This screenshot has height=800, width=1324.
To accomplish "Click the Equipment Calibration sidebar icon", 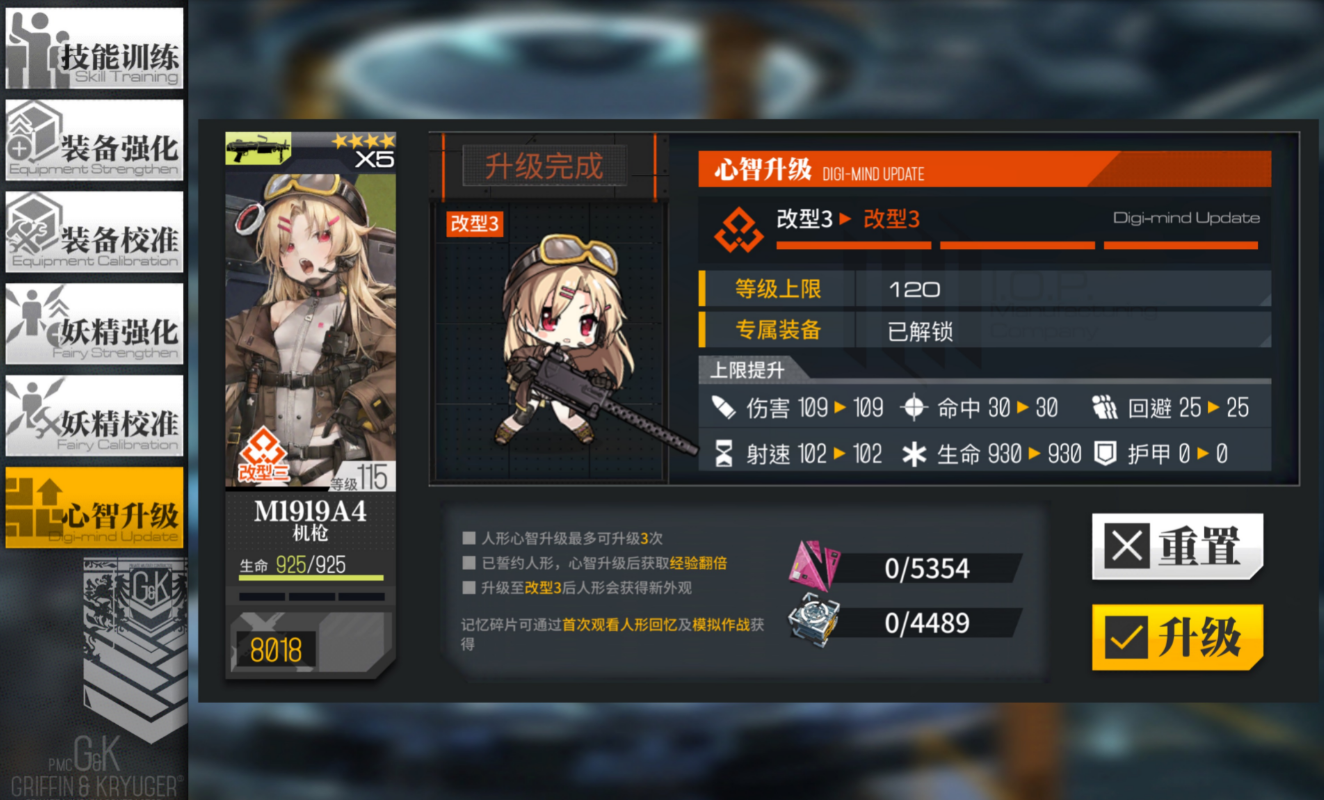I will click(x=94, y=231).
